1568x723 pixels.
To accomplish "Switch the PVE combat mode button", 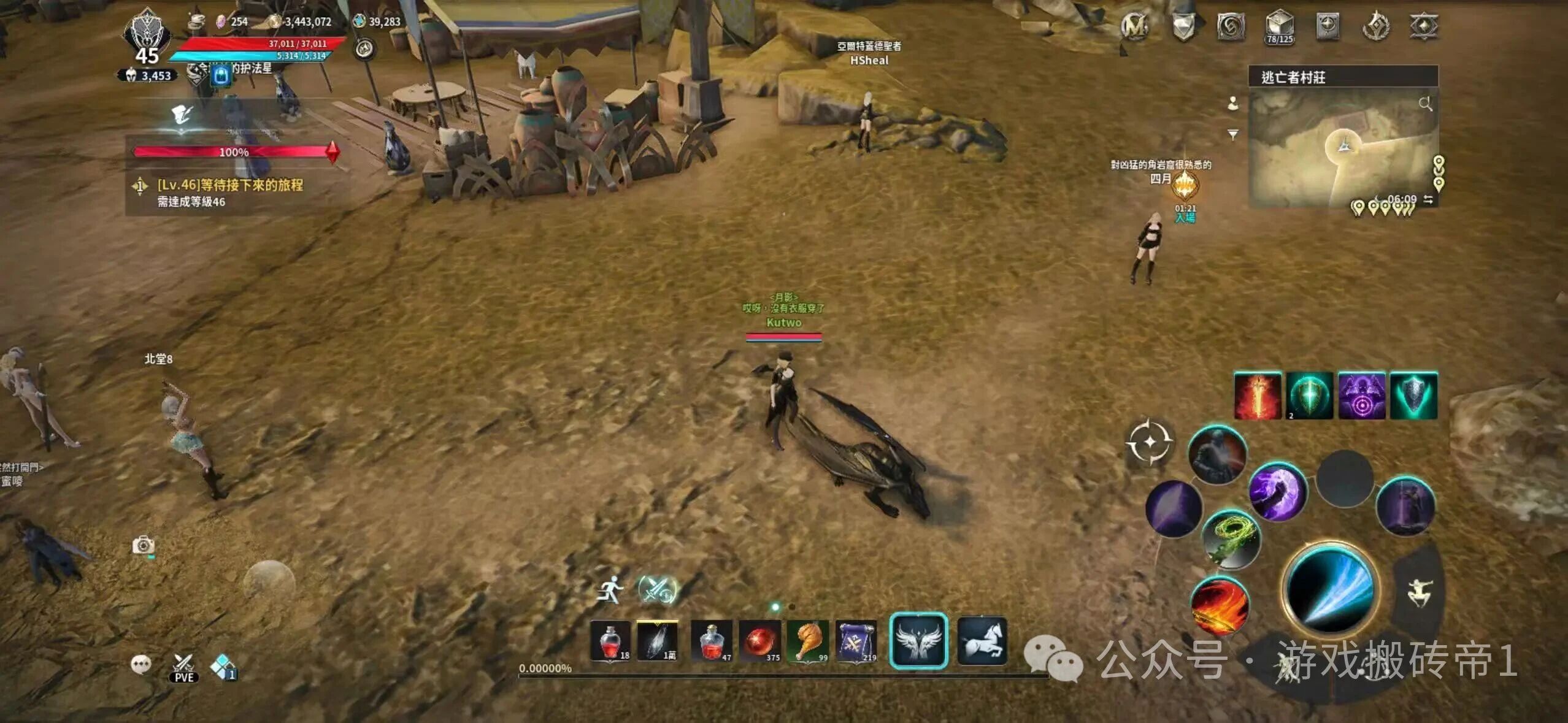I will (x=183, y=668).
